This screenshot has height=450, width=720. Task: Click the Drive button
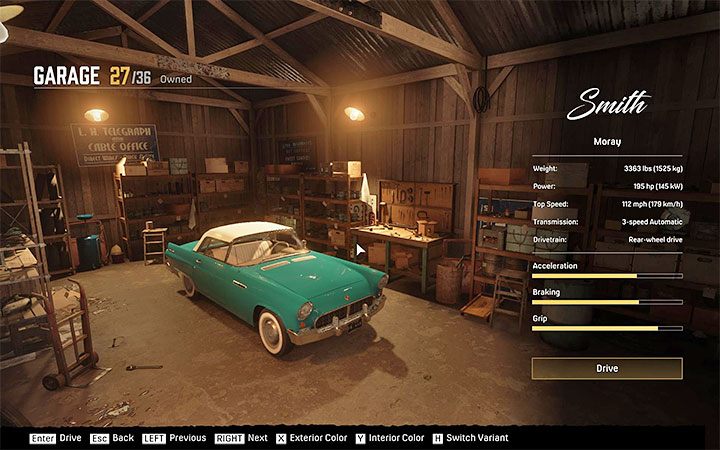[x=606, y=369]
